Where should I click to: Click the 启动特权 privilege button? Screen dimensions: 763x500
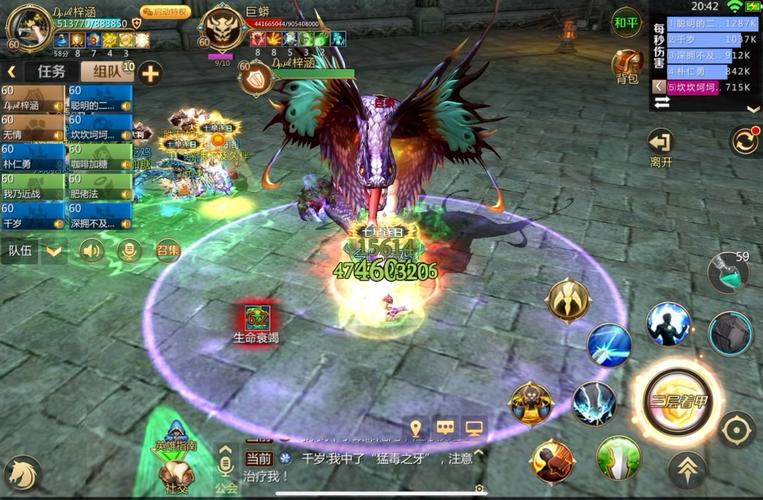pyautogui.click(x=166, y=12)
